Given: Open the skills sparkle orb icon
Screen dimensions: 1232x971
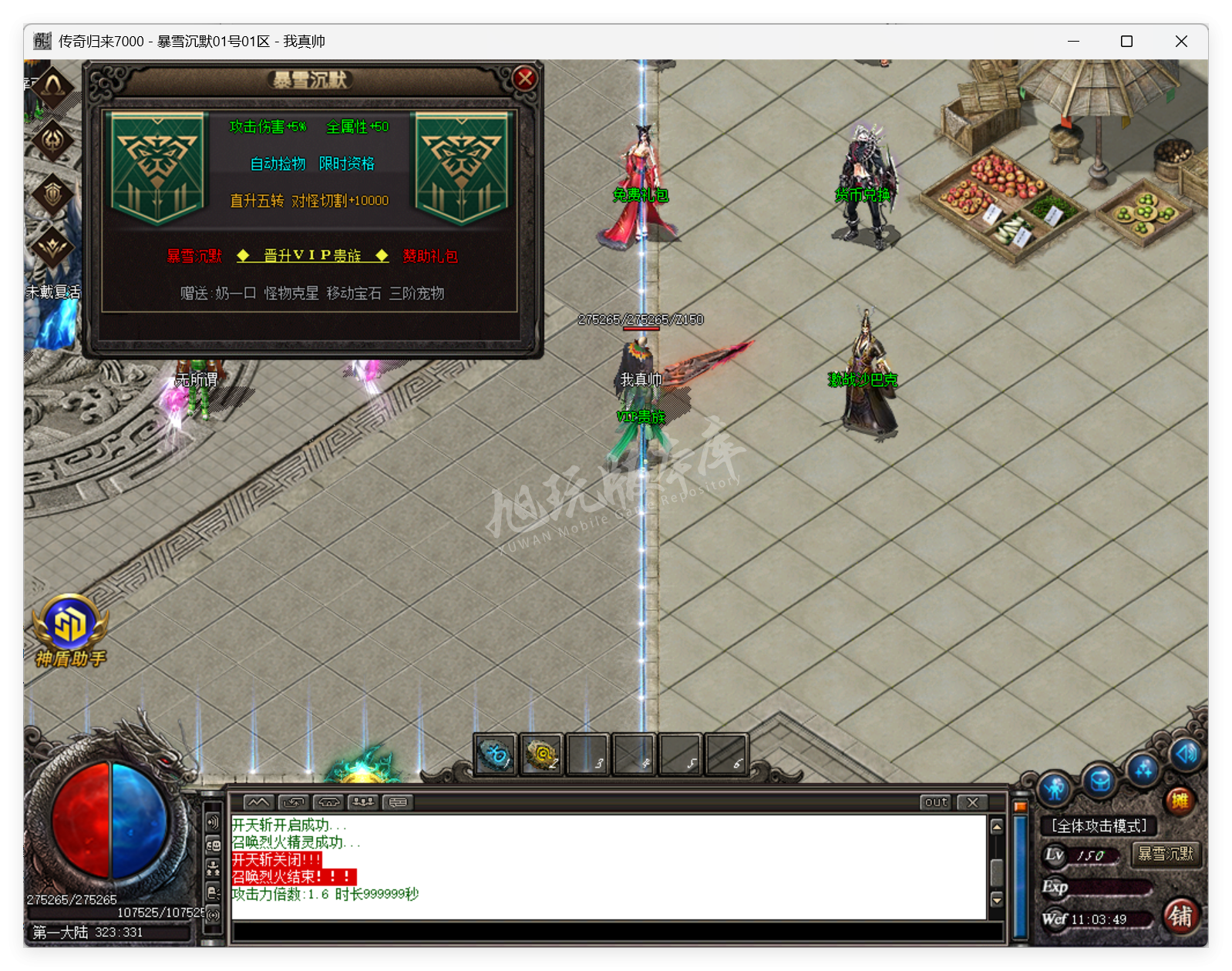Looking at the screenshot, I should [x=1142, y=772].
